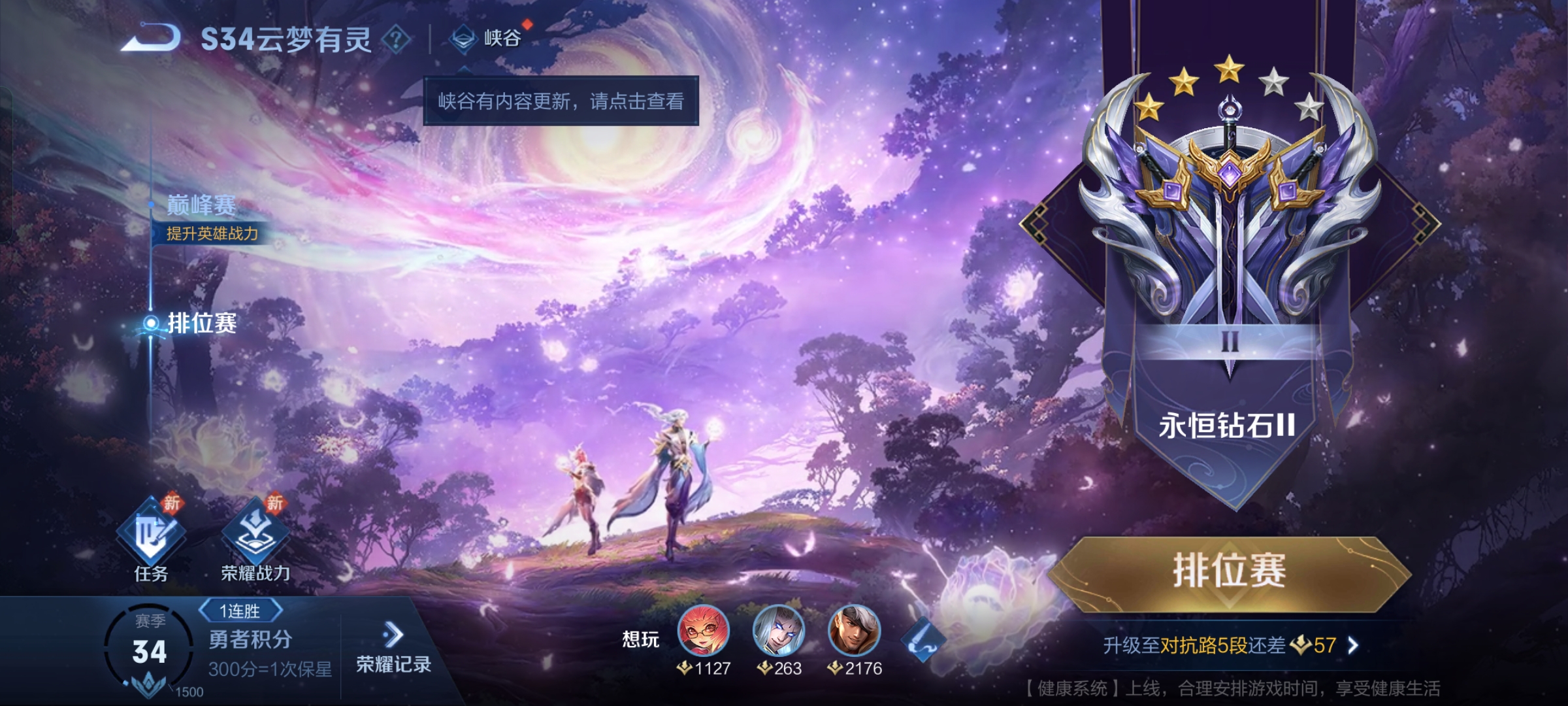The image size is (1568, 706).
Task: Select the hero portrait with 2176 power
Action: pyautogui.click(x=854, y=631)
